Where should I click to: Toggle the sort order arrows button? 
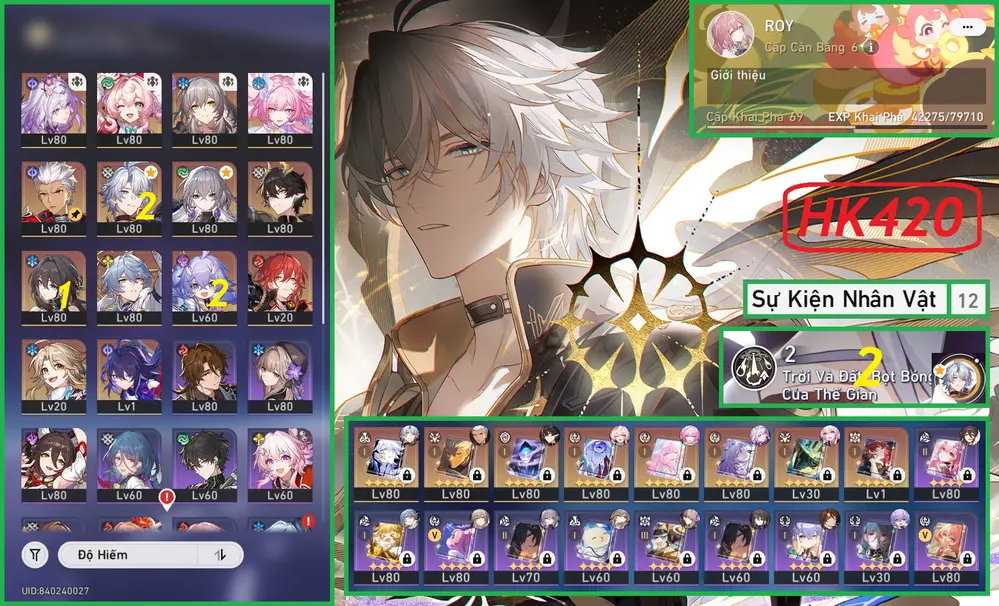coord(221,554)
